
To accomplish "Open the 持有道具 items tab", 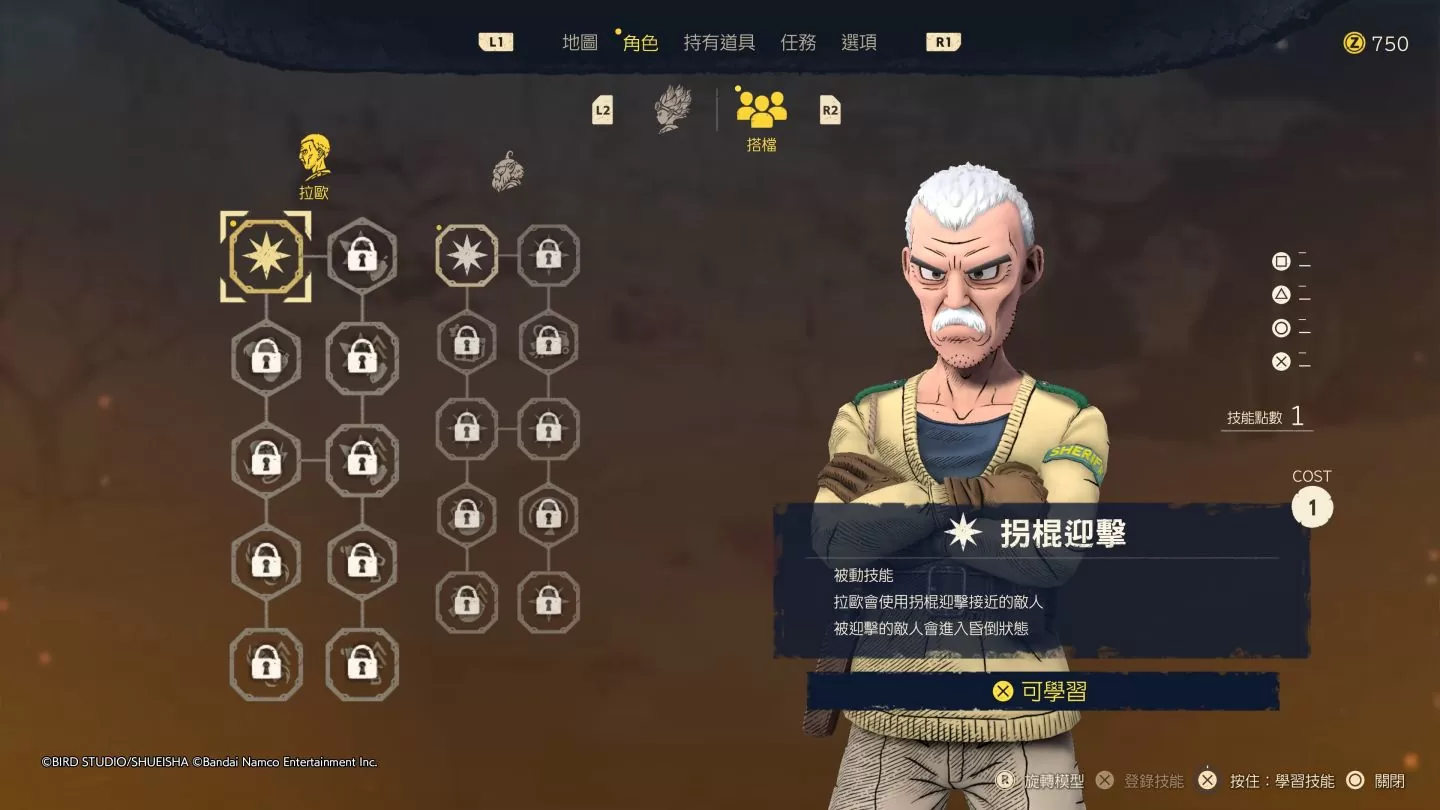I will pyautogui.click(x=719, y=42).
